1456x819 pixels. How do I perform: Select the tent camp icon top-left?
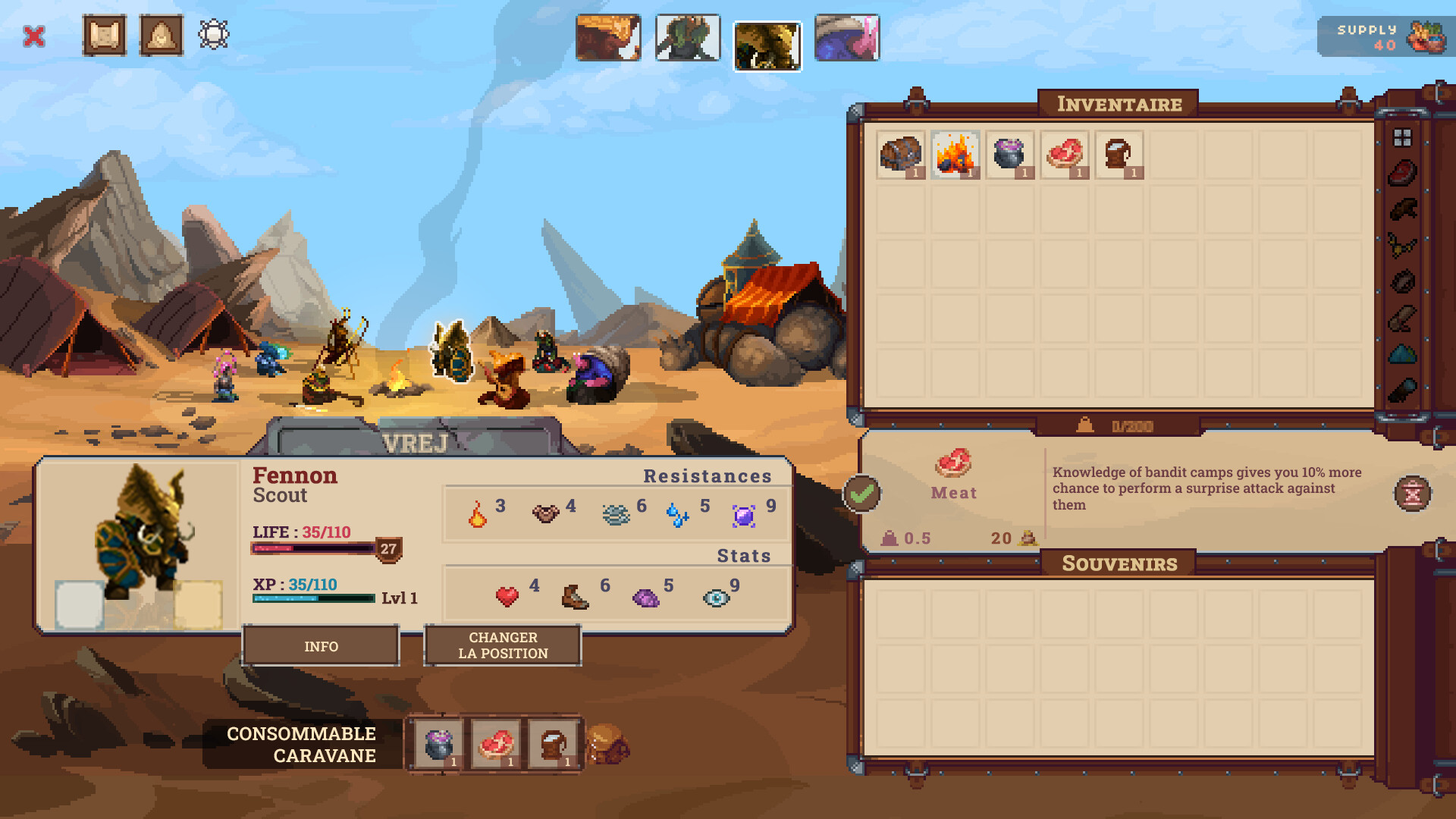160,35
